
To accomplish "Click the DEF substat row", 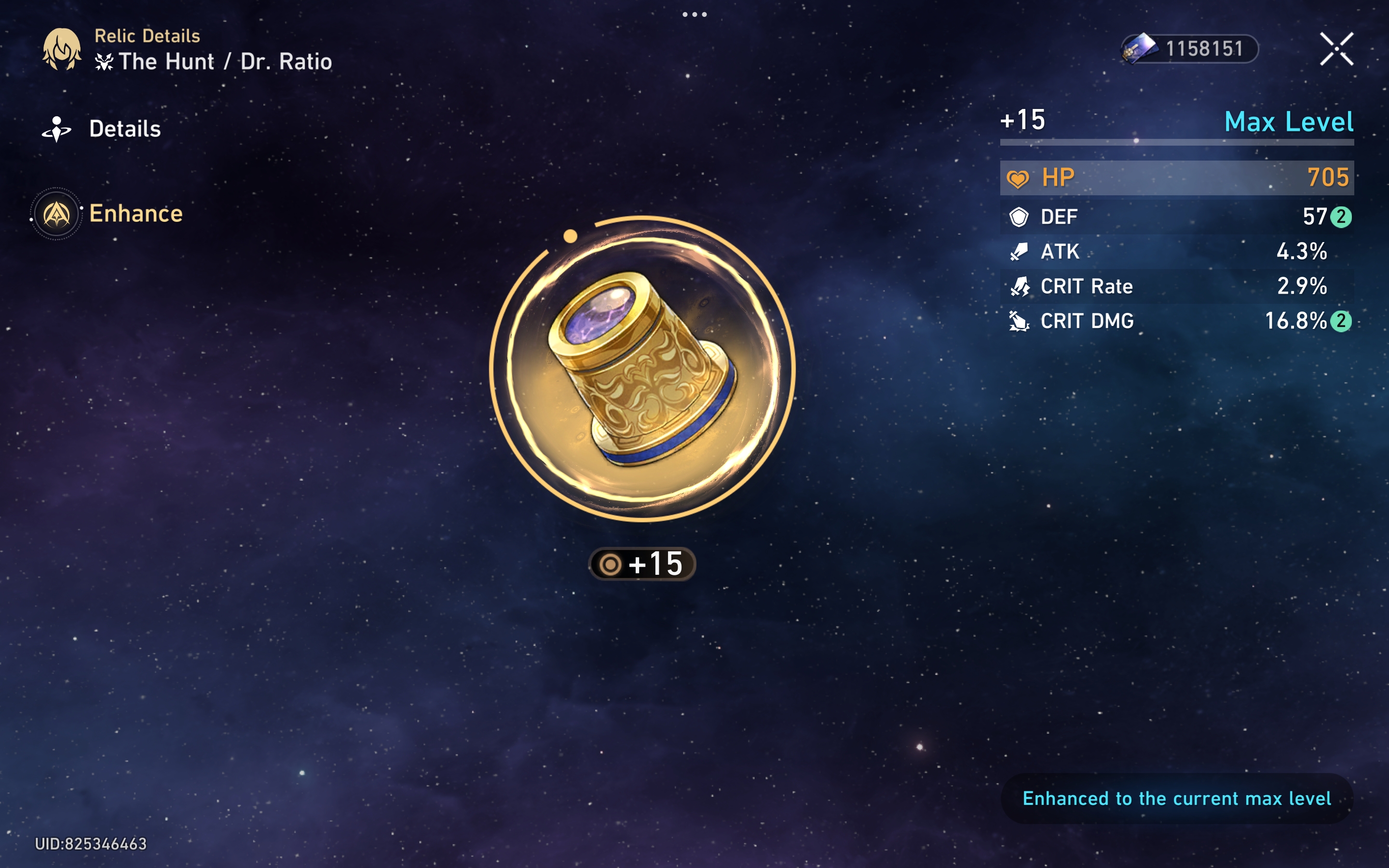I will pyautogui.click(x=1177, y=217).
